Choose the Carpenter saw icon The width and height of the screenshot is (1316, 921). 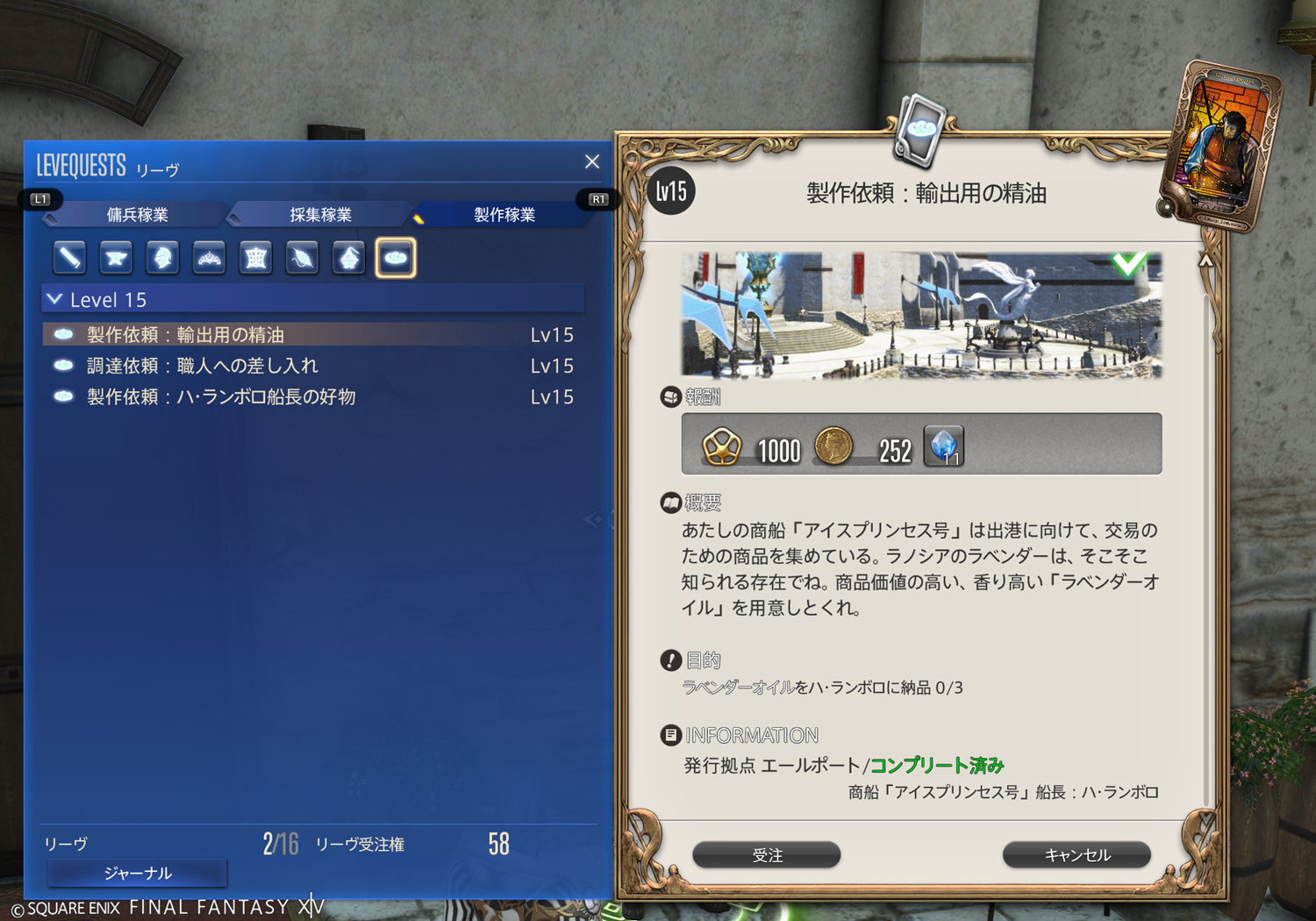pos(70,258)
